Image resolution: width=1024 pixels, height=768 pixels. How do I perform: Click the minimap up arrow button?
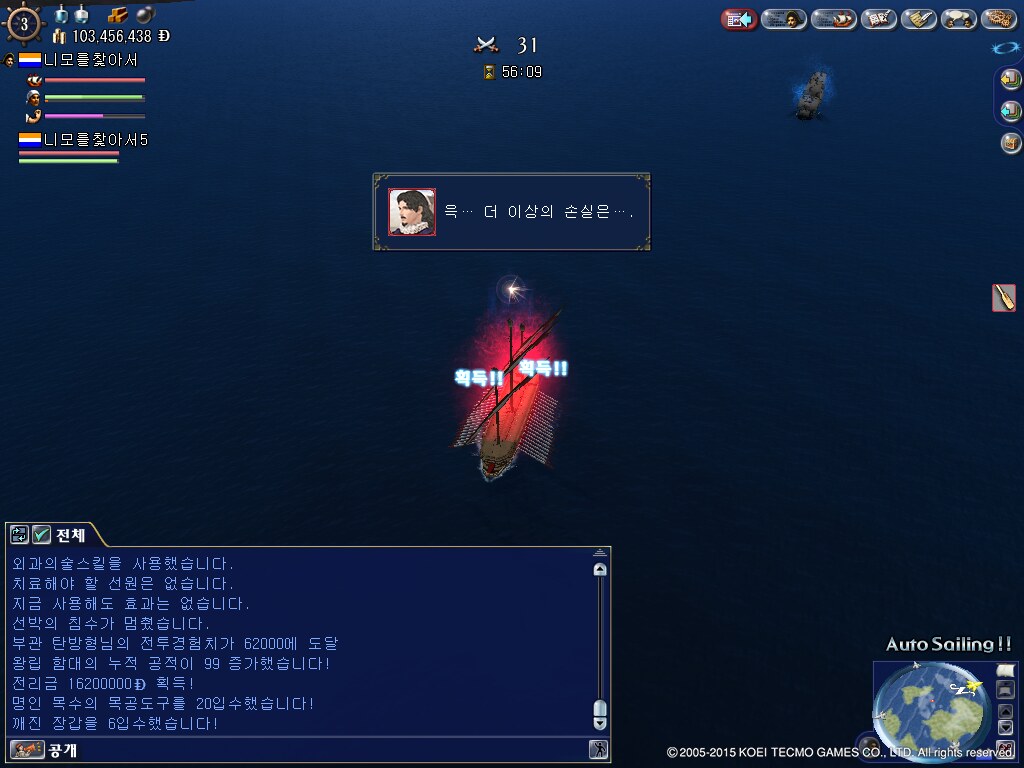tap(1006, 712)
